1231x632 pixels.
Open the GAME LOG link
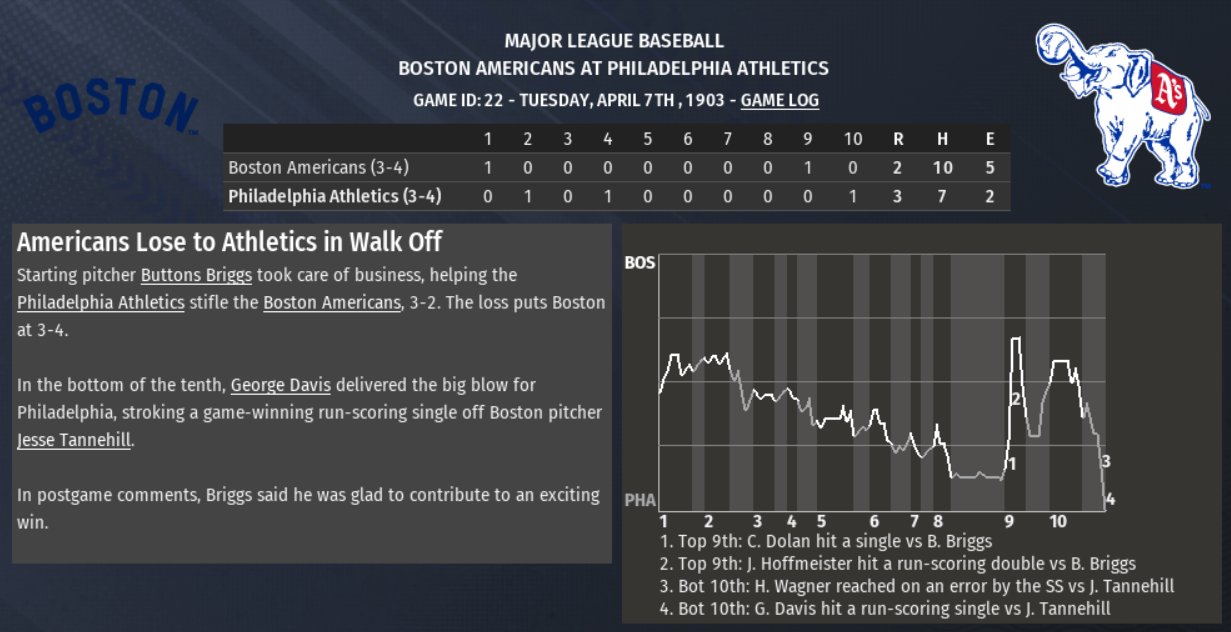pyautogui.click(x=779, y=101)
